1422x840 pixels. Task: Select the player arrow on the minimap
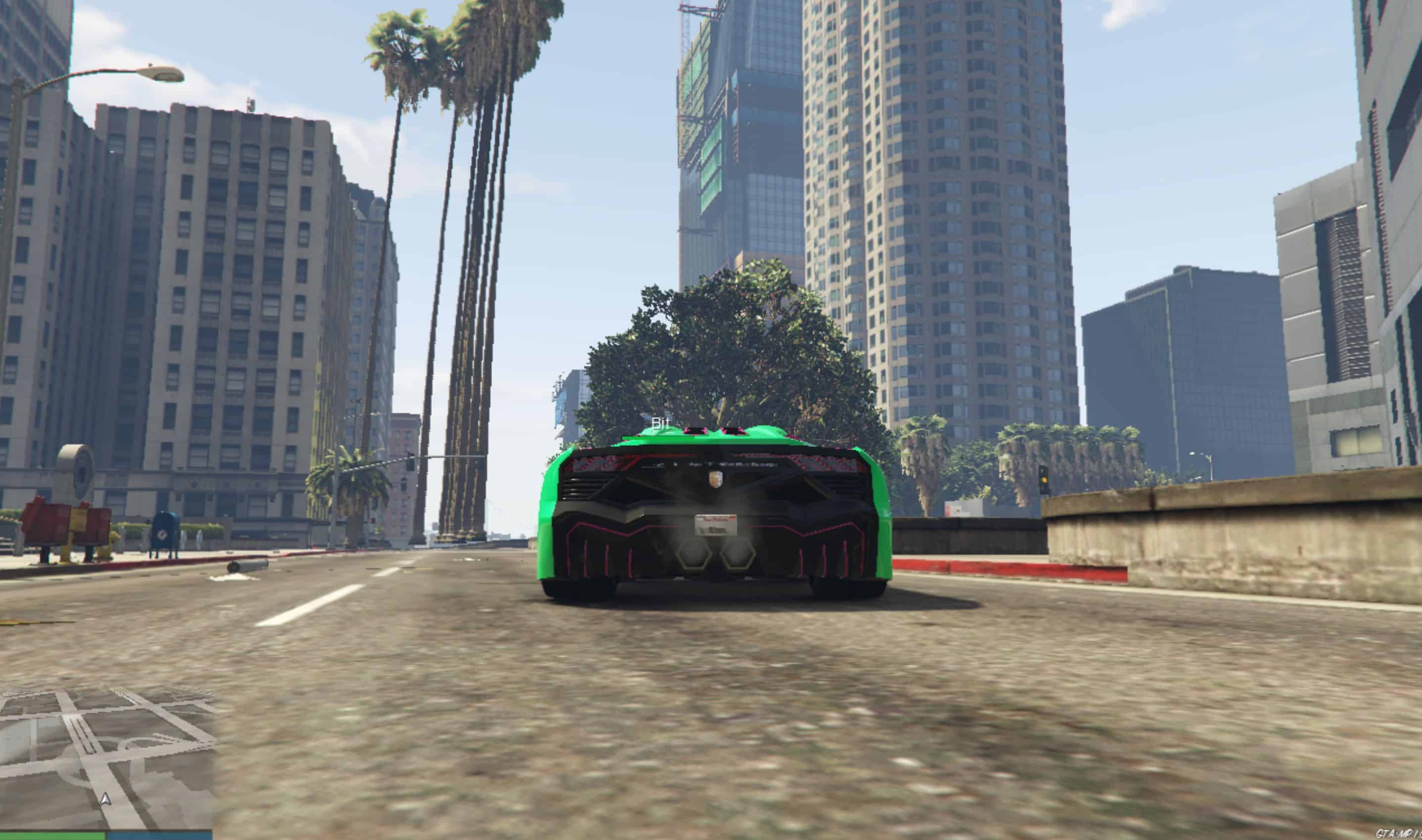105,798
